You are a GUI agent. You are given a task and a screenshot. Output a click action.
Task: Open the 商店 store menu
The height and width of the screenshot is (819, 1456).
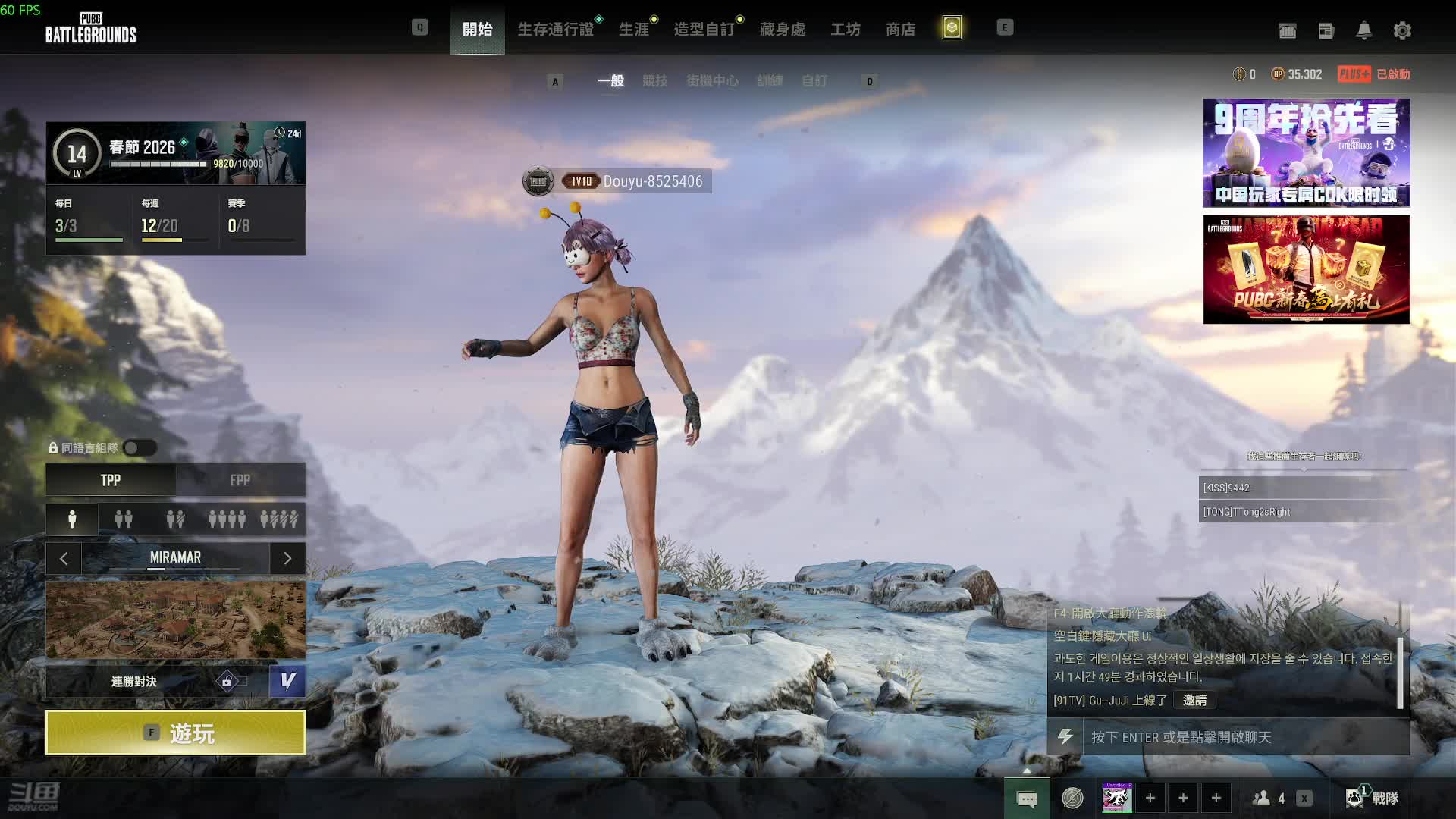[x=900, y=30]
